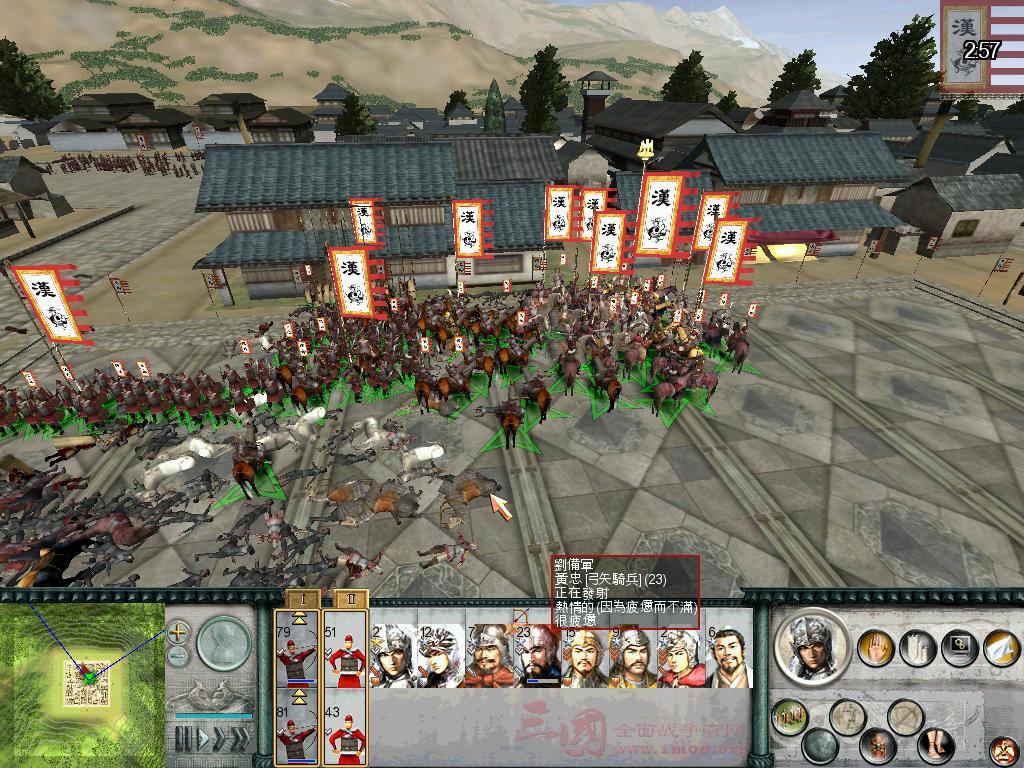Open the computer-and-gears options button

click(958, 646)
